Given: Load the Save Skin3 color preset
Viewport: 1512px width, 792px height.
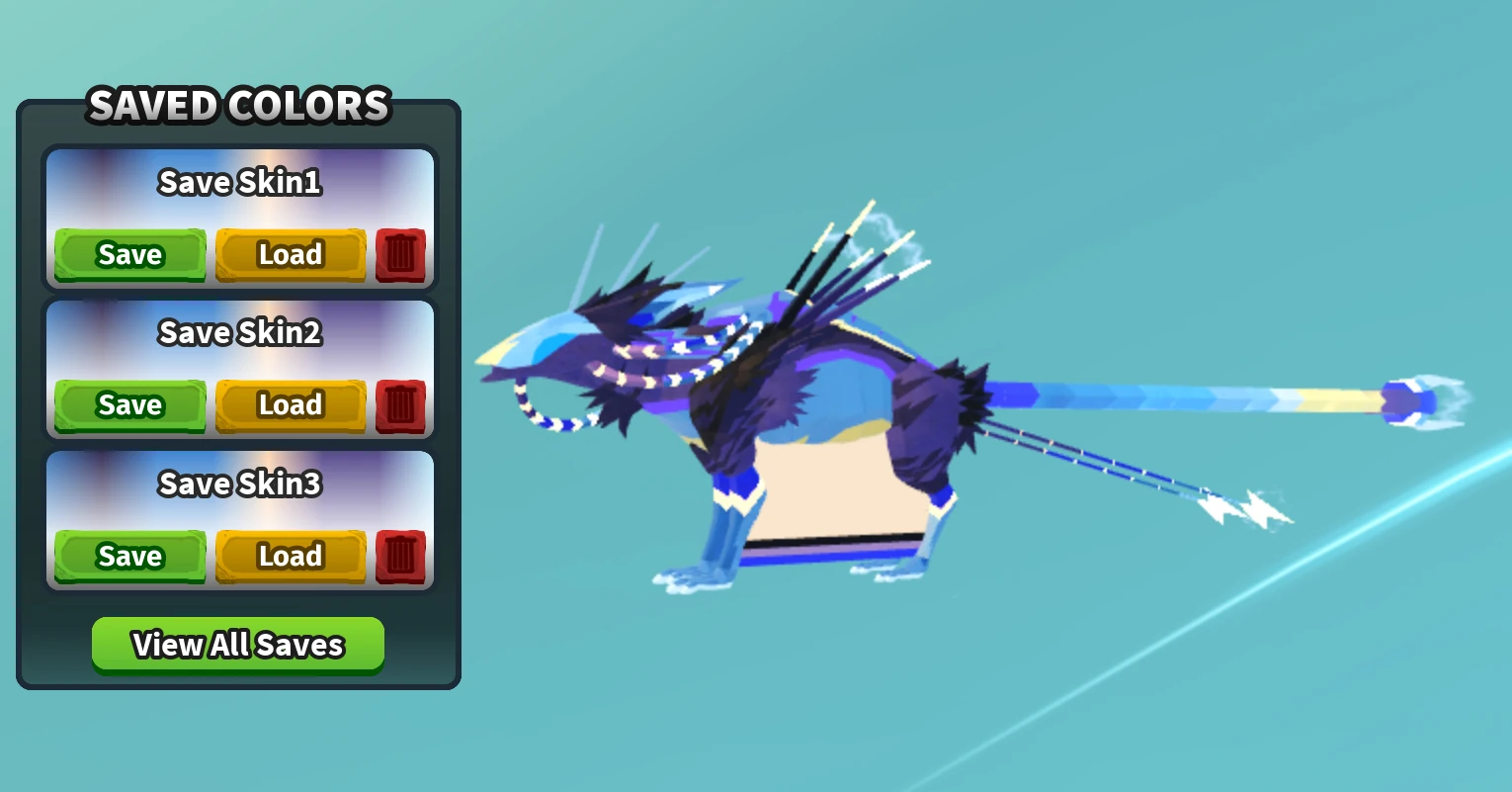Looking at the screenshot, I should coord(291,556).
